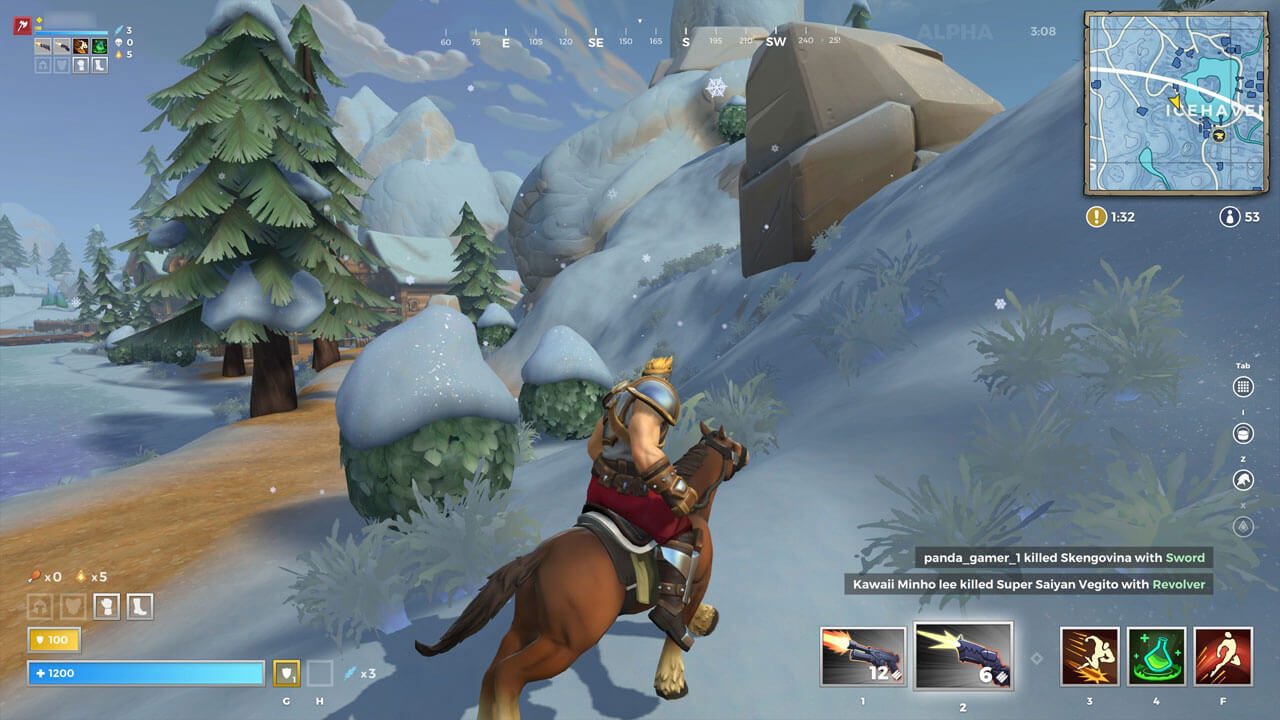Click the blue health bar showing 1200
Image resolution: width=1280 pixels, height=720 pixels.
coord(145,673)
